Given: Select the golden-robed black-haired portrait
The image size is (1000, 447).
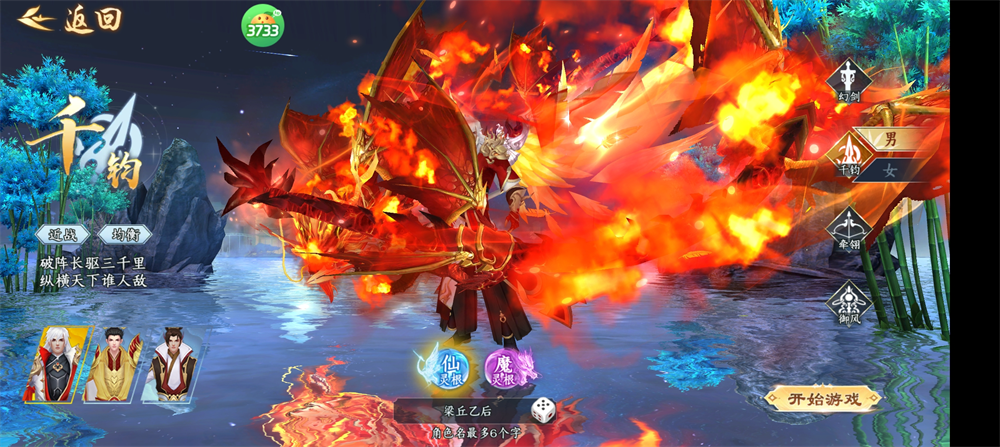Looking at the screenshot, I should click(x=113, y=364).
